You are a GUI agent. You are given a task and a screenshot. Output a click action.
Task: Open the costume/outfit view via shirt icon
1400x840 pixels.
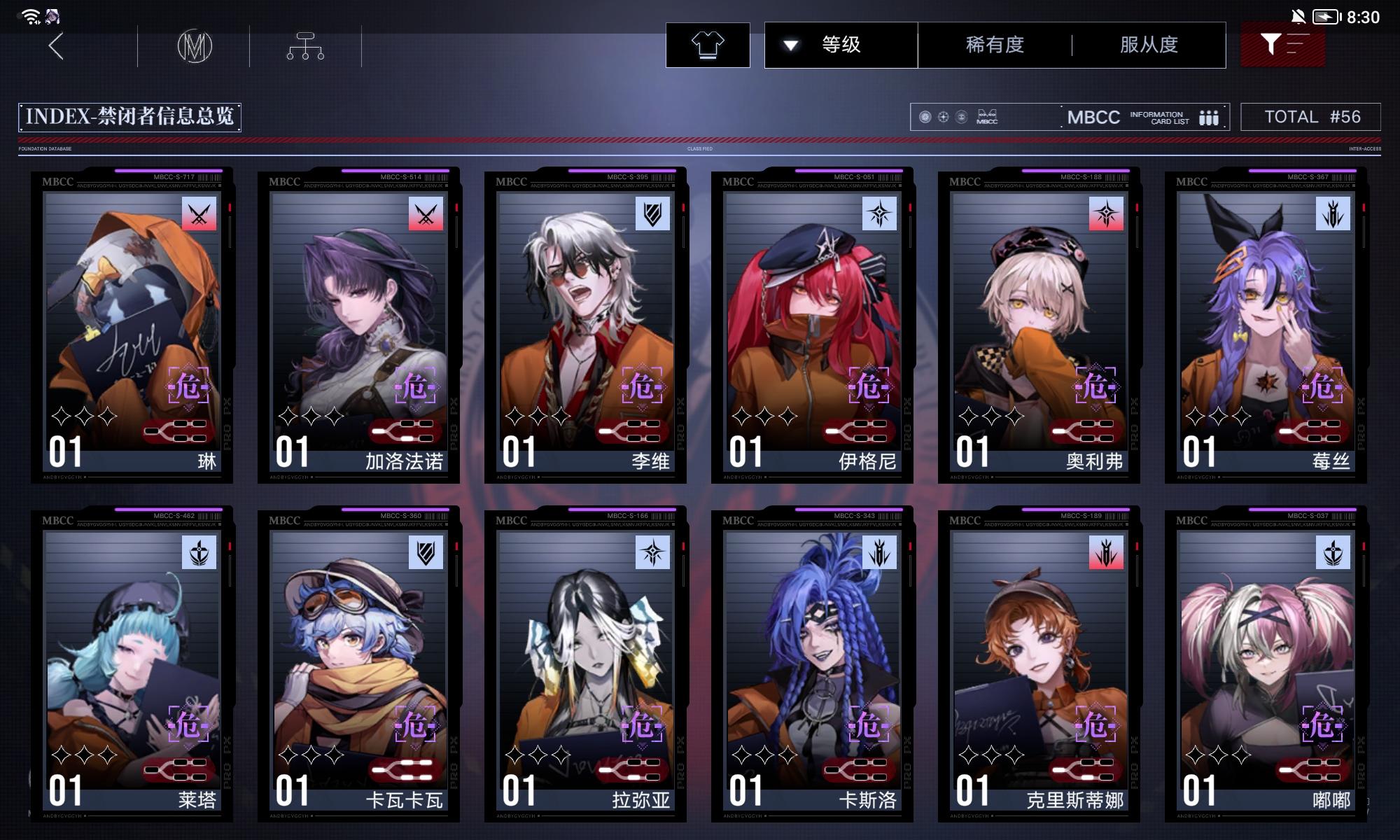tap(709, 45)
